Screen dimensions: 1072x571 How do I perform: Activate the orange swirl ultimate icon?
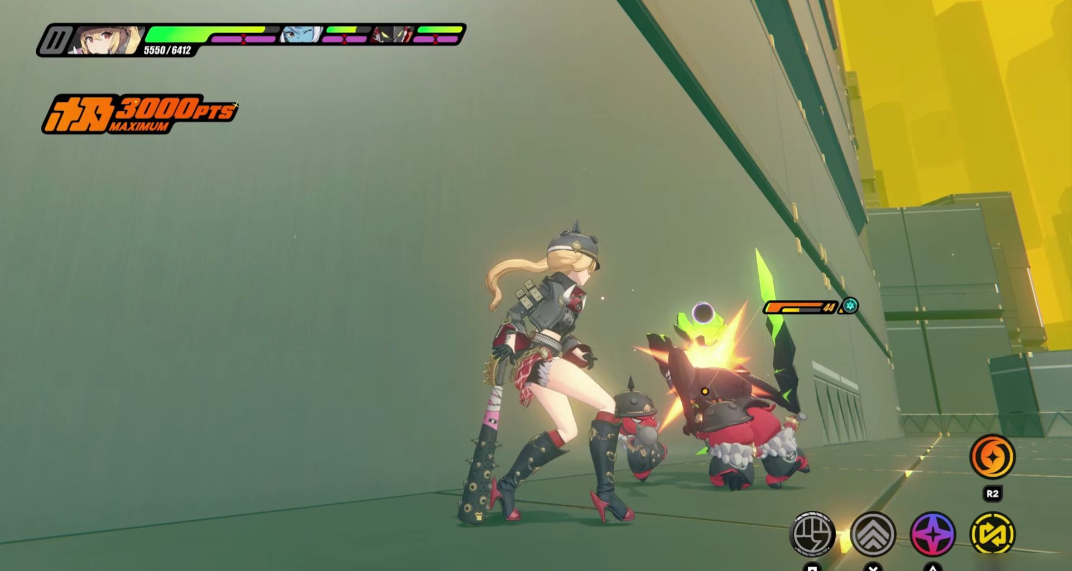click(992, 457)
